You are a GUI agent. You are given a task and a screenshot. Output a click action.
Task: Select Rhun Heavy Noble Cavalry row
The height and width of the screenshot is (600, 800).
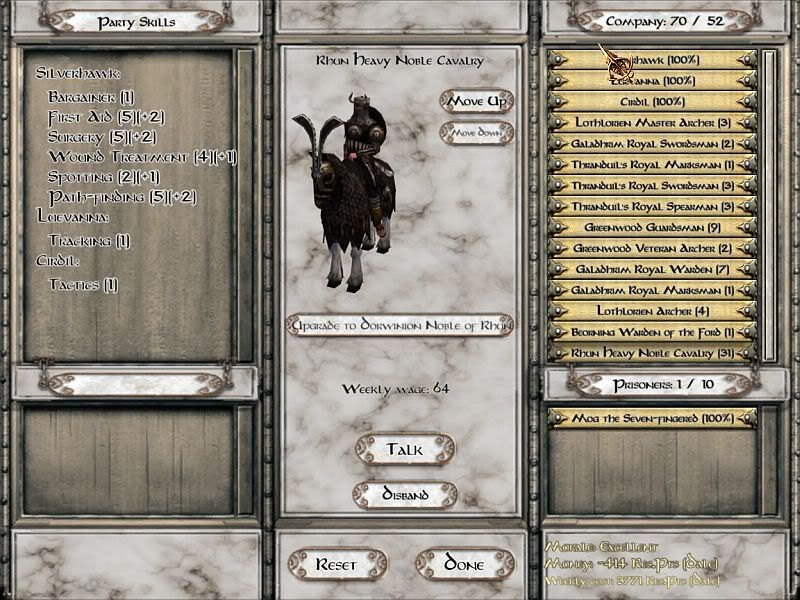[651, 353]
